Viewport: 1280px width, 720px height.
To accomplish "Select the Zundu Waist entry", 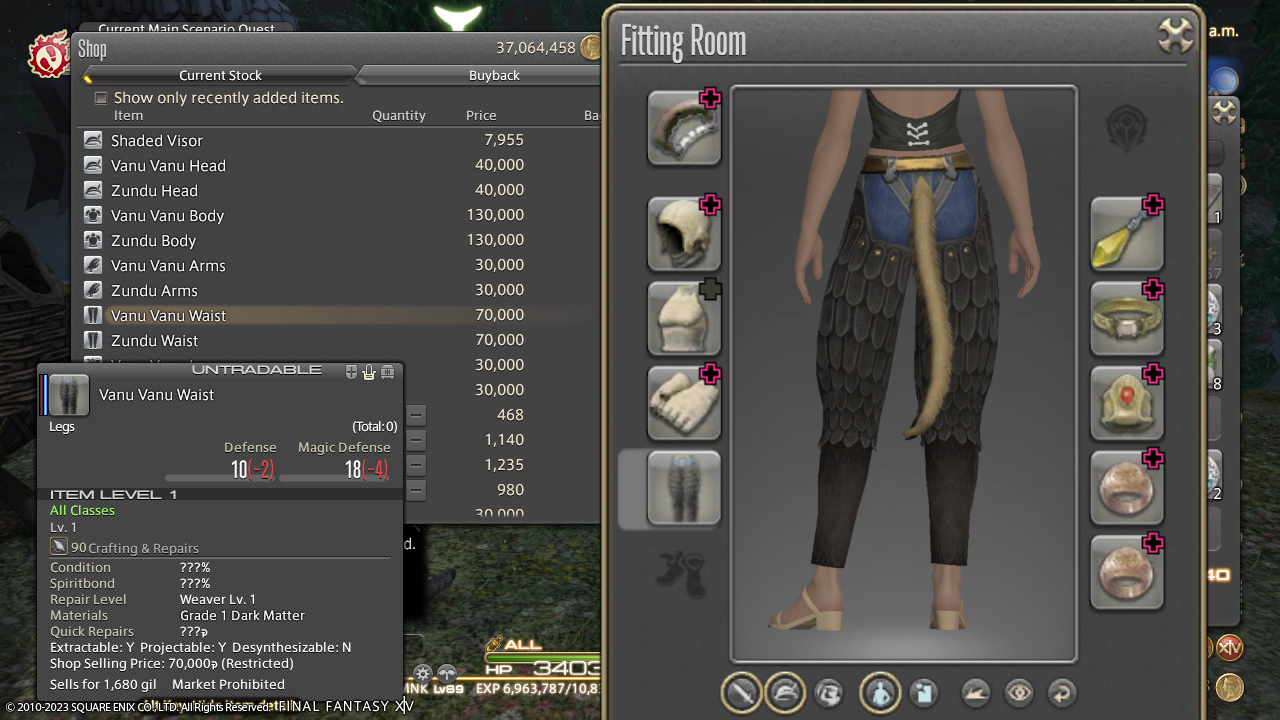I will point(153,341).
